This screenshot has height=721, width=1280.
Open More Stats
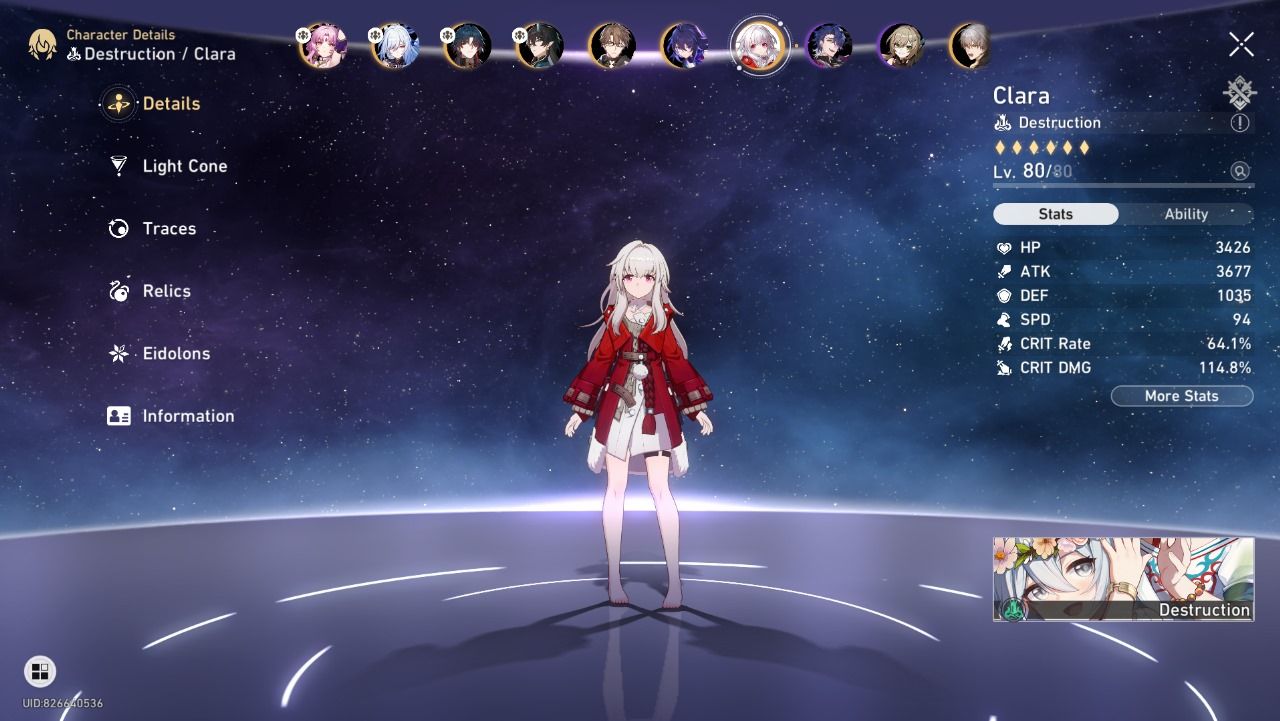click(x=1182, y=395)
